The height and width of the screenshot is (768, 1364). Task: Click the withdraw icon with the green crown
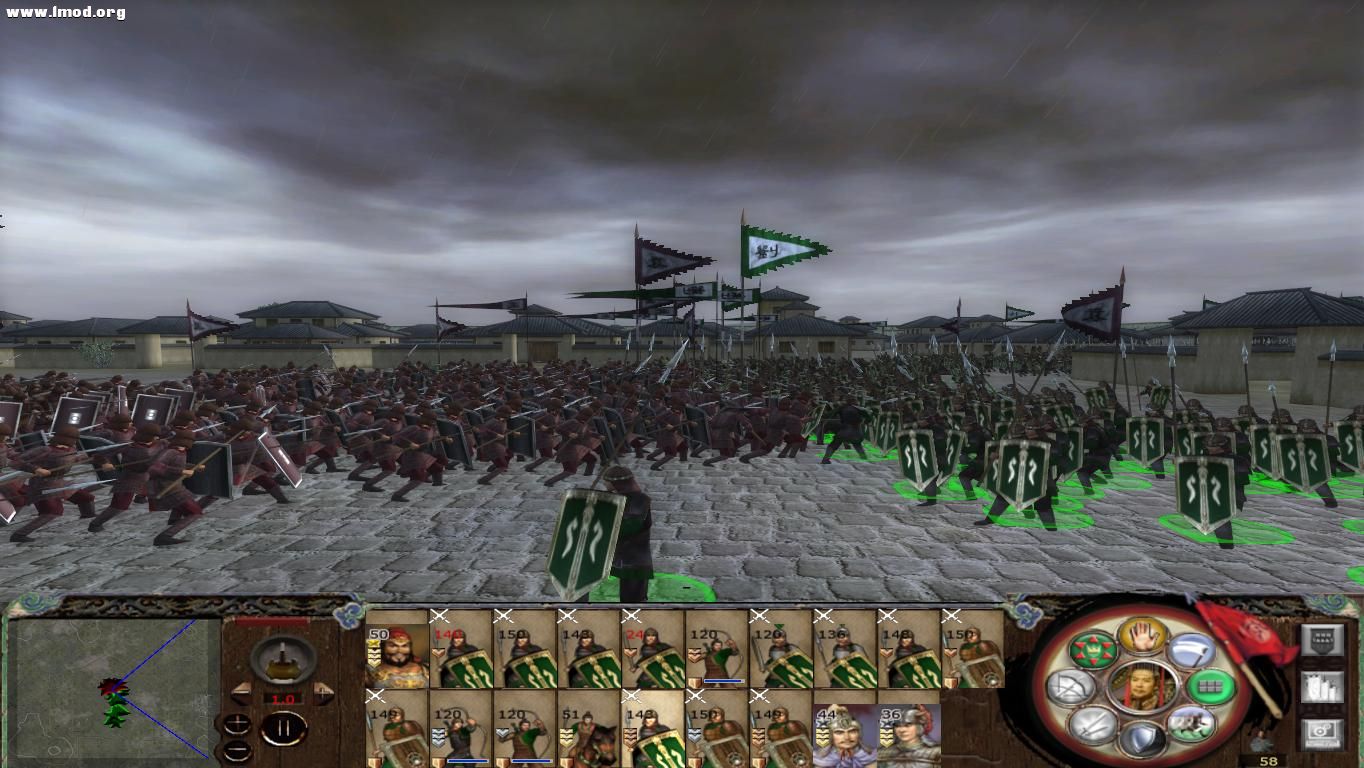(1094, 649)
